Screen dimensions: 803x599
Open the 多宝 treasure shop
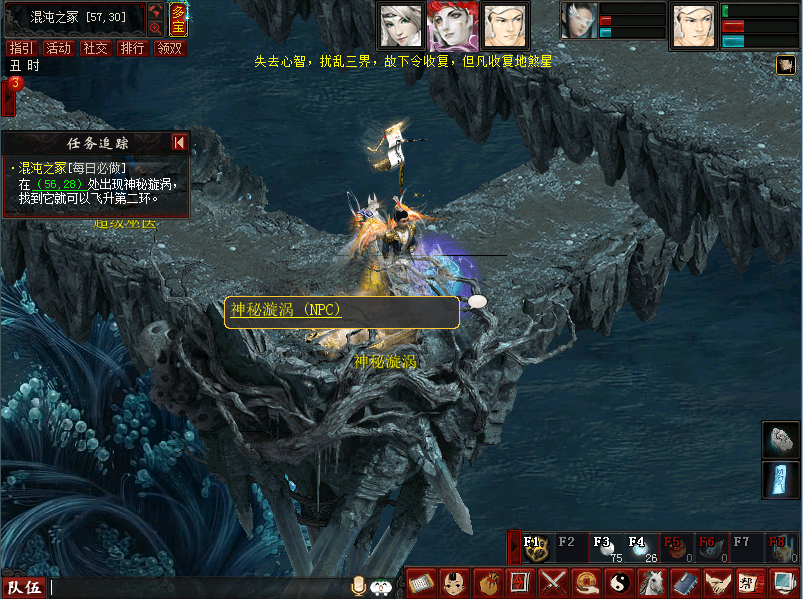(x=178, y=19)
